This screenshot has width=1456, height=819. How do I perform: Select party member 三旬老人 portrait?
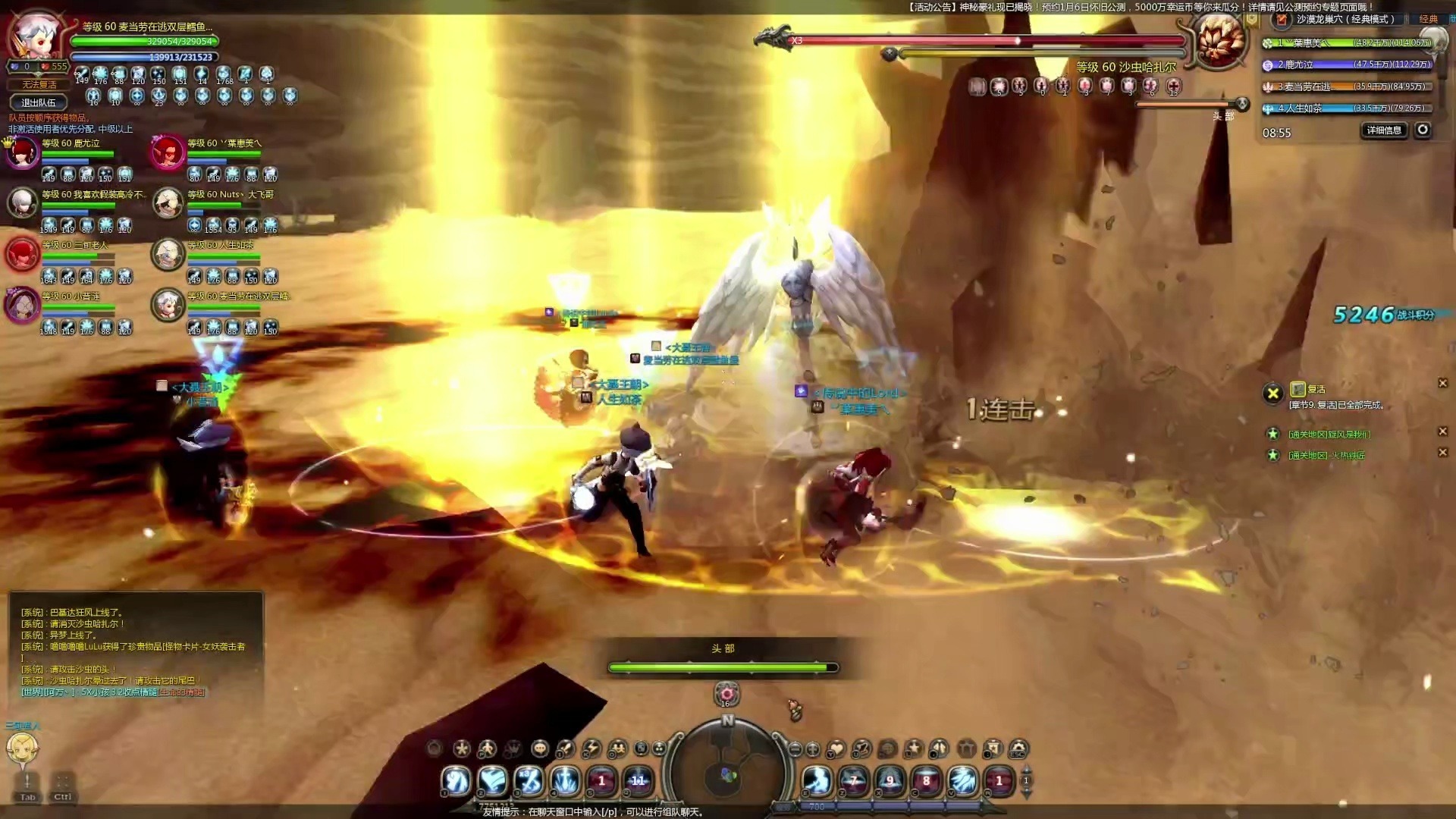pyautogui.click(x=23, y=254)
